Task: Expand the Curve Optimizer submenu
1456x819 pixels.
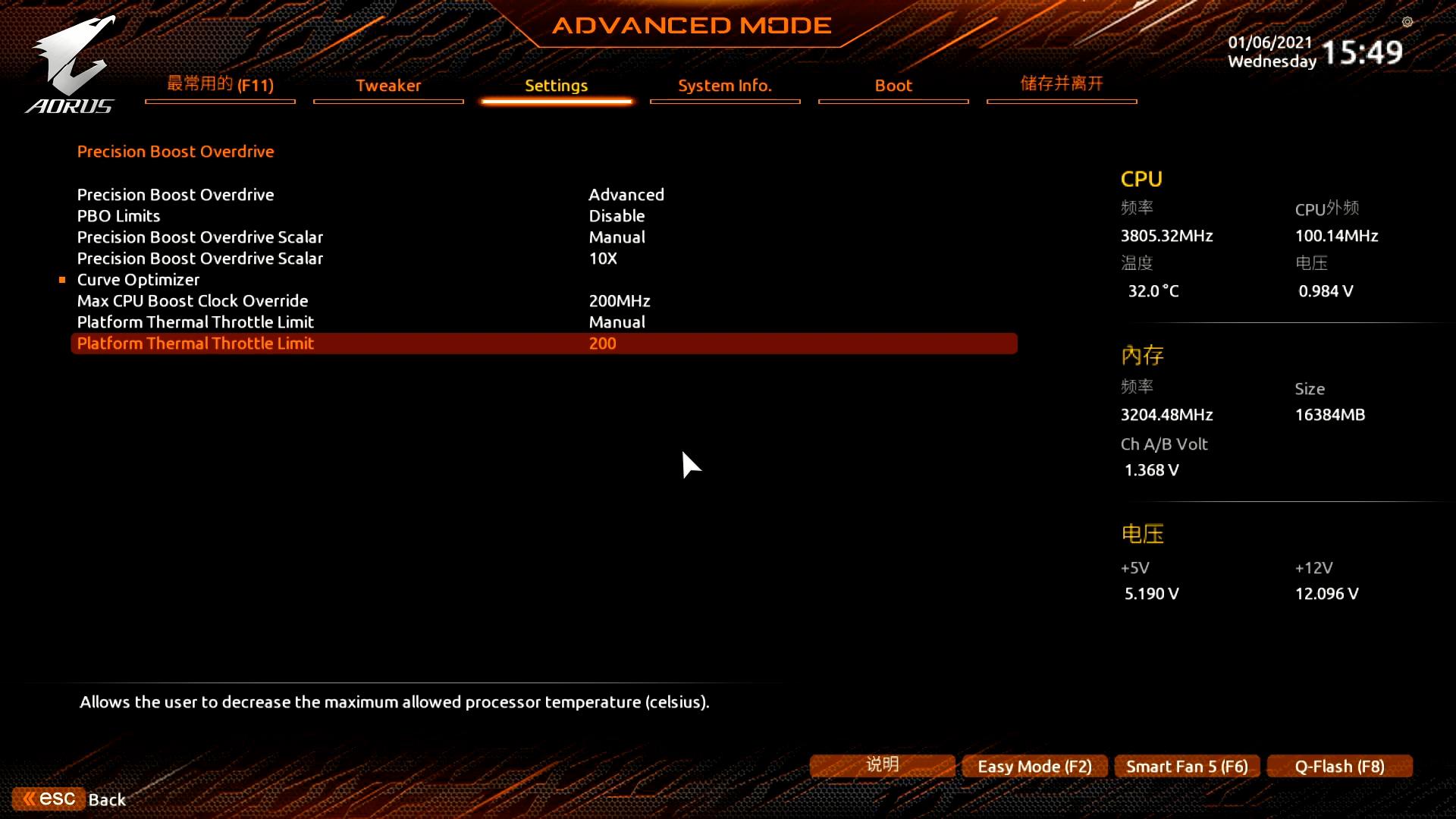Action: pyautogui.click(x=138, y=279)
